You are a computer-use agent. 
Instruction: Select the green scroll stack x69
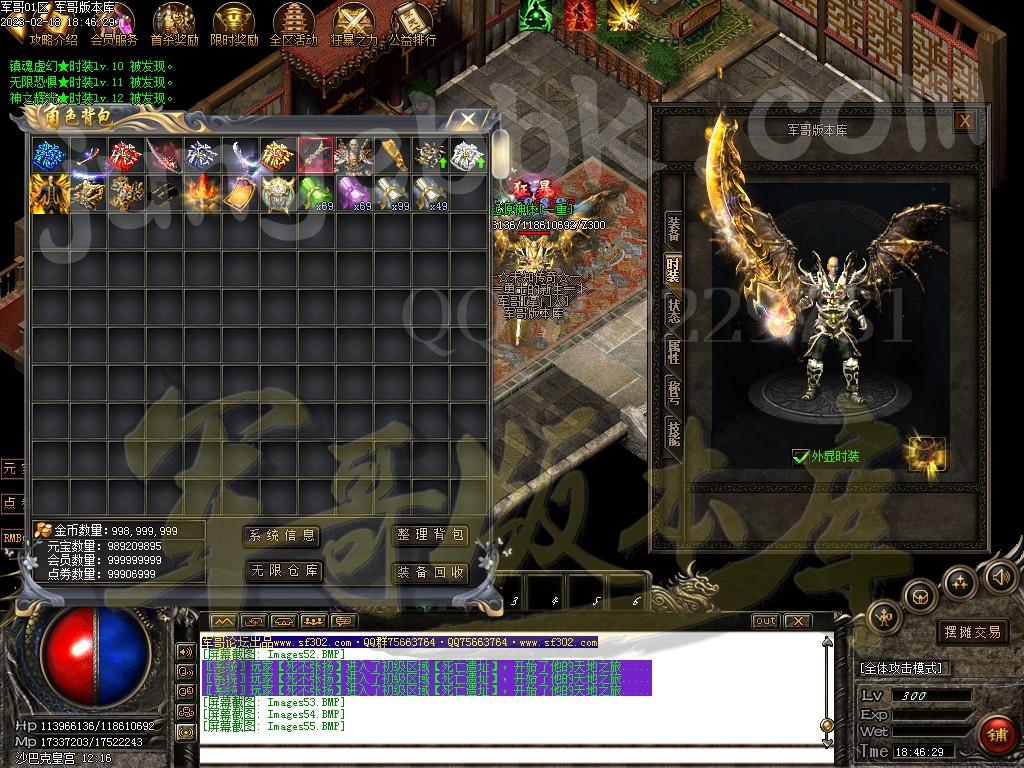point(316,192)
